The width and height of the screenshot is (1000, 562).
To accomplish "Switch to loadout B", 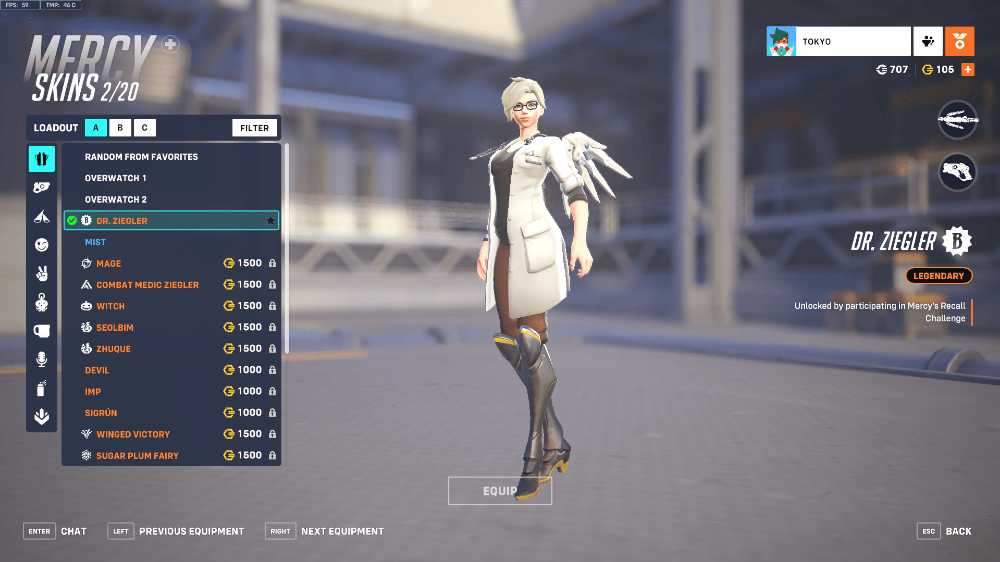I will pyautogui.click(x=120, y=128).
